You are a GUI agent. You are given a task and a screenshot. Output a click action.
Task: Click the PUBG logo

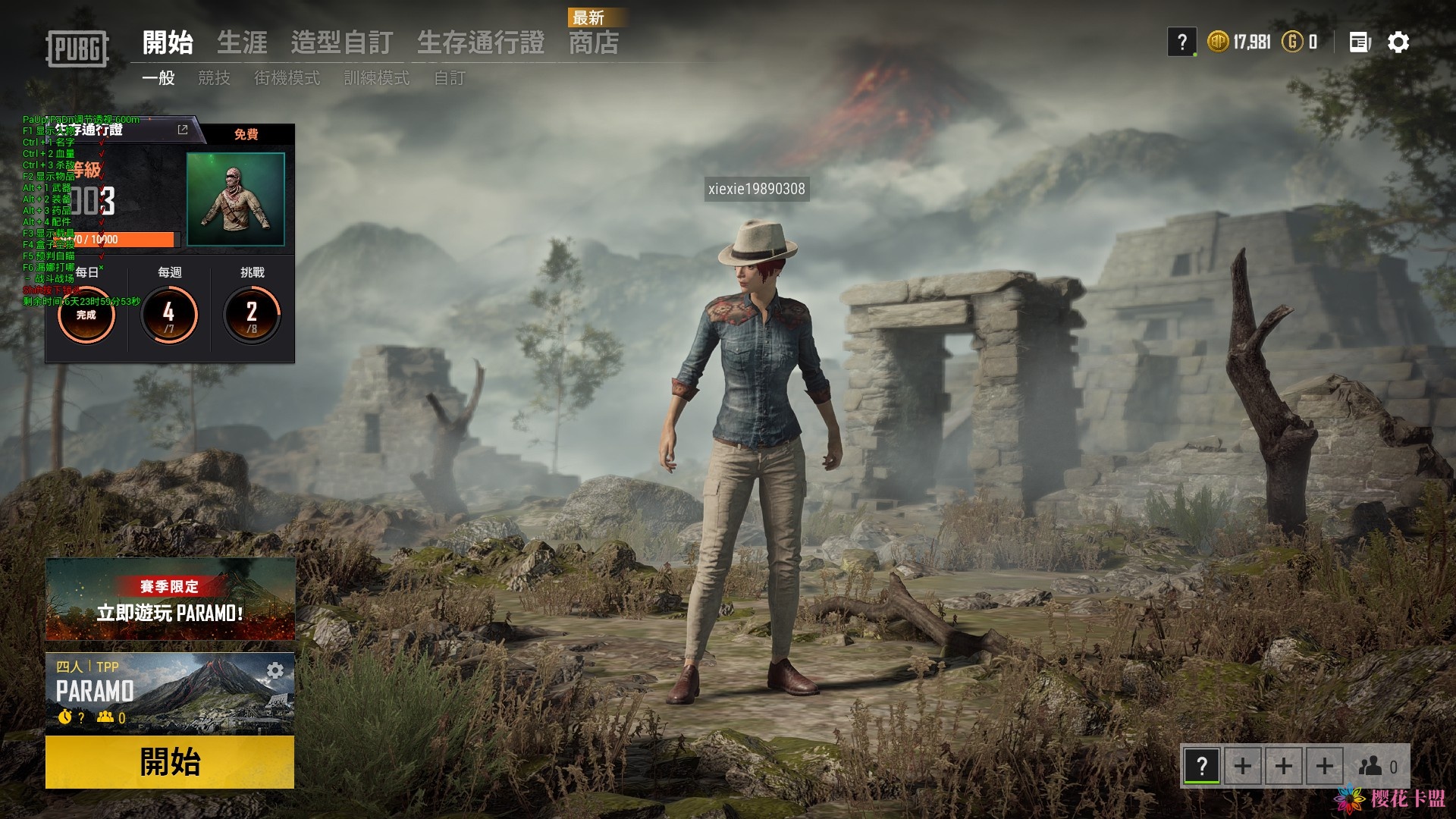pyautogui.click(x=77, y=49)
